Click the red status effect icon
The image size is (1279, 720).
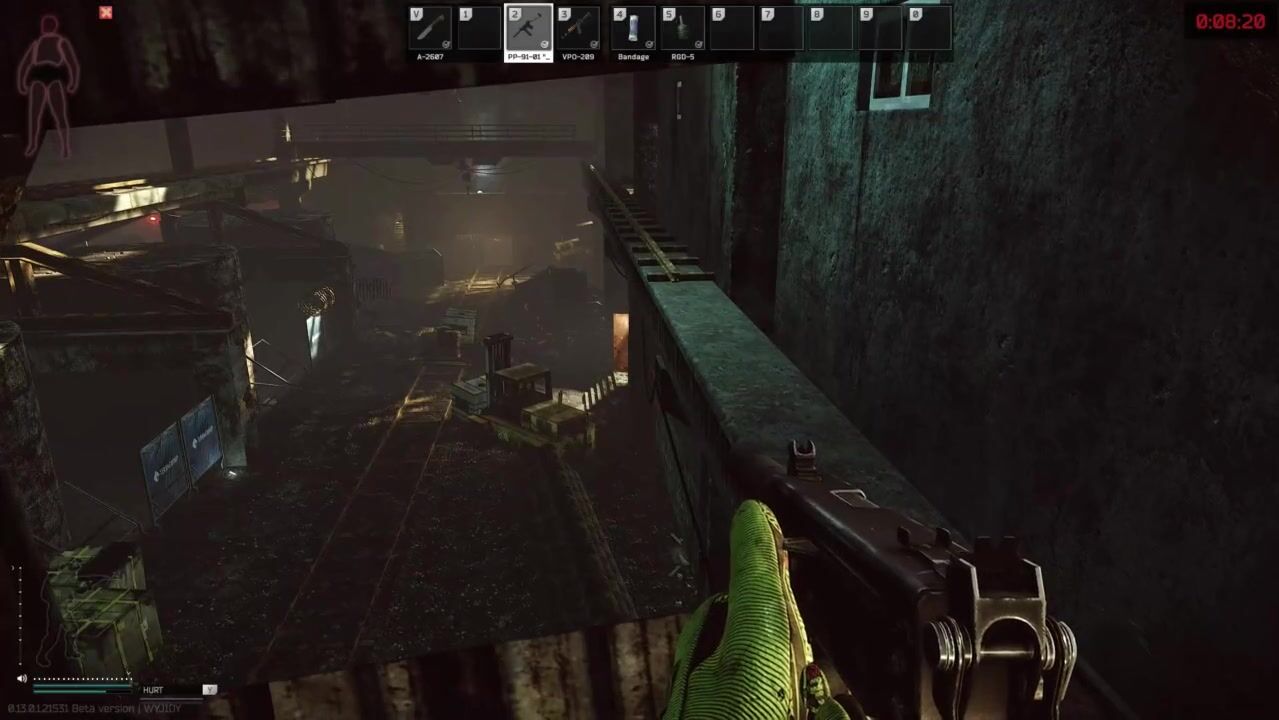(106, 13)
